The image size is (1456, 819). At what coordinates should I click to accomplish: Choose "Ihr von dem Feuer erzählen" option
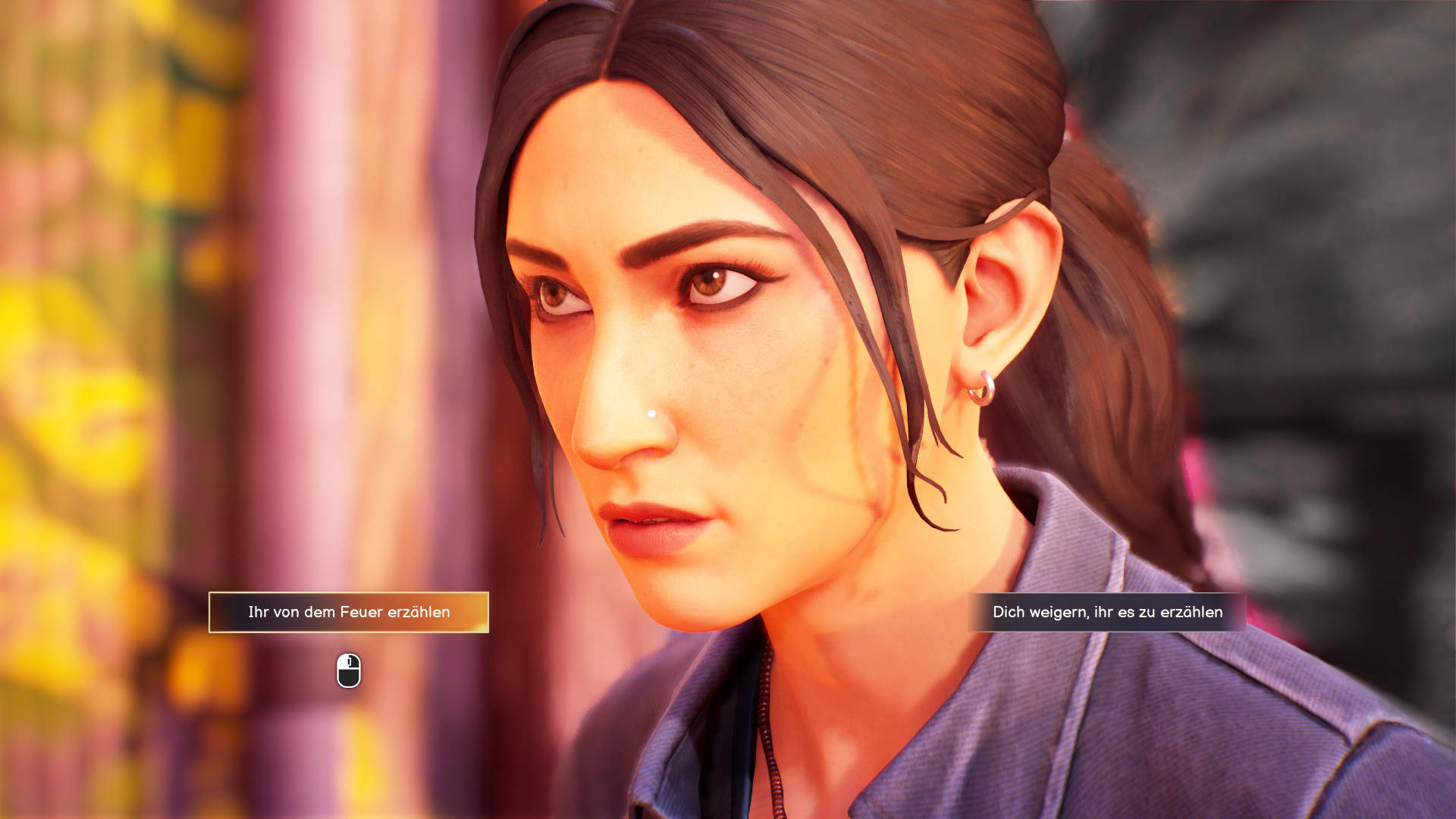point(349,612)
